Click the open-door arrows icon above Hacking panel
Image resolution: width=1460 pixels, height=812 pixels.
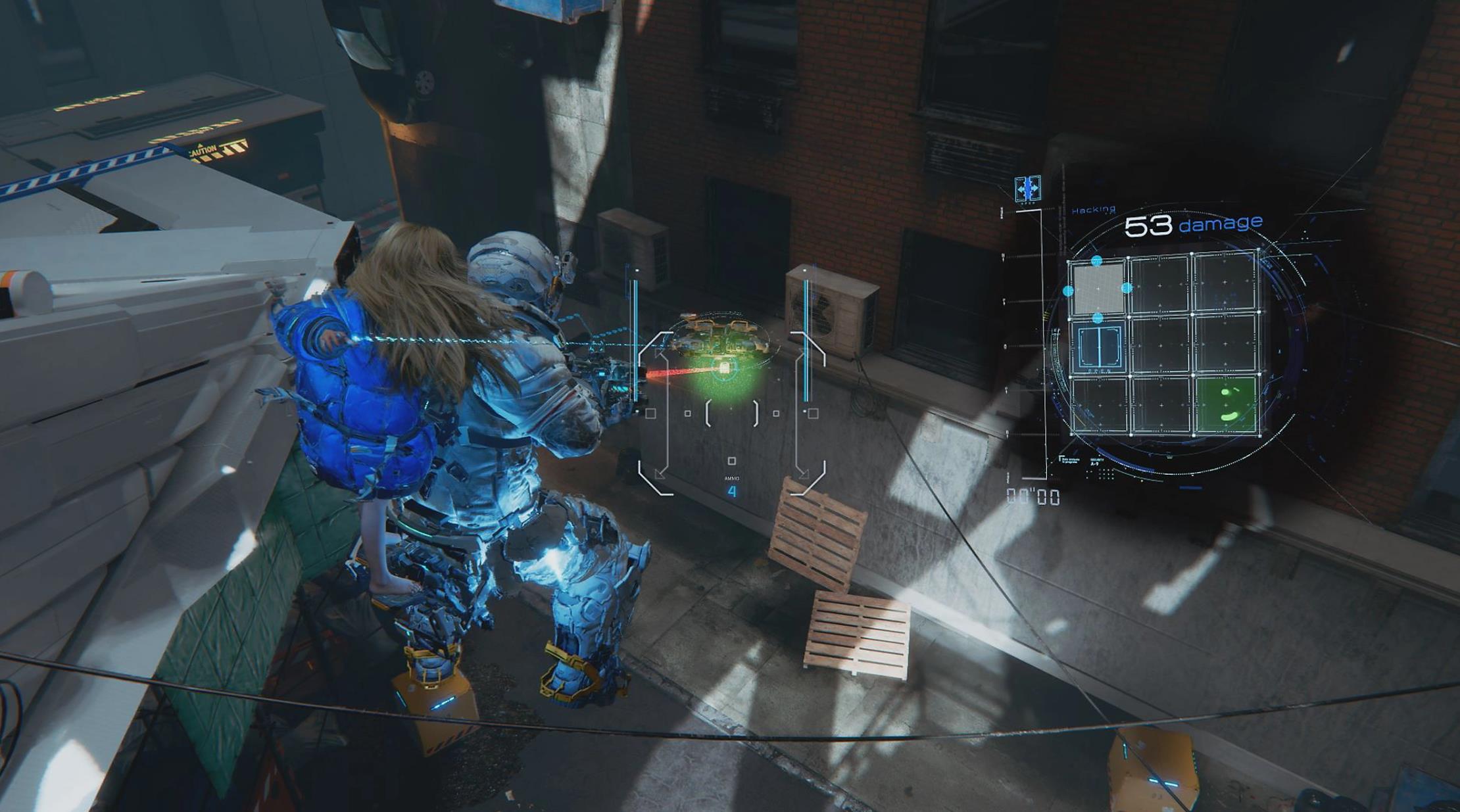[x=1027, y=189]
